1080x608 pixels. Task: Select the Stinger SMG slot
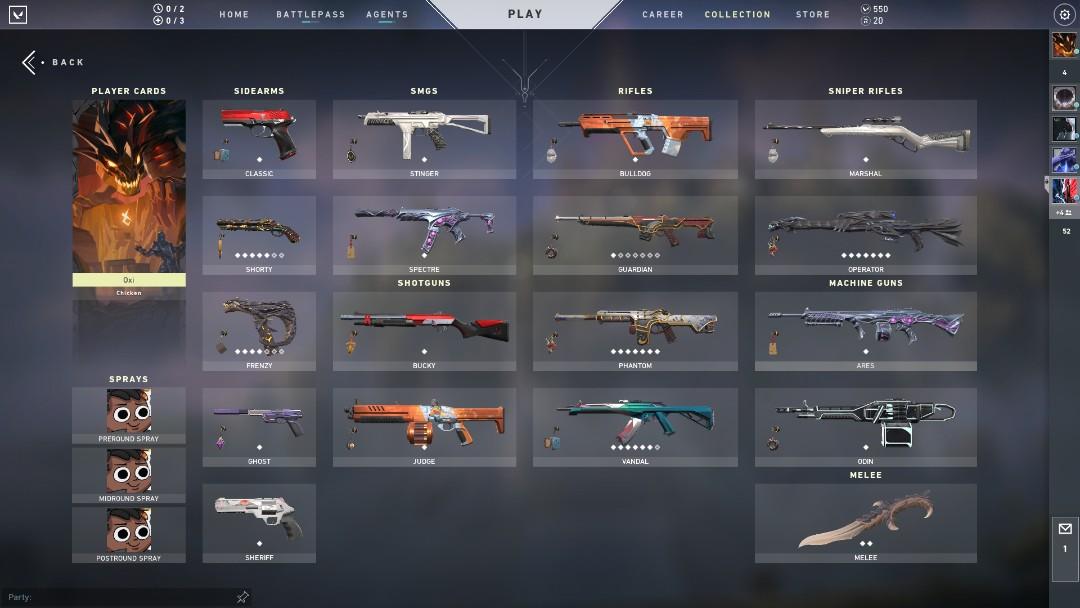[x=424, y=139]
